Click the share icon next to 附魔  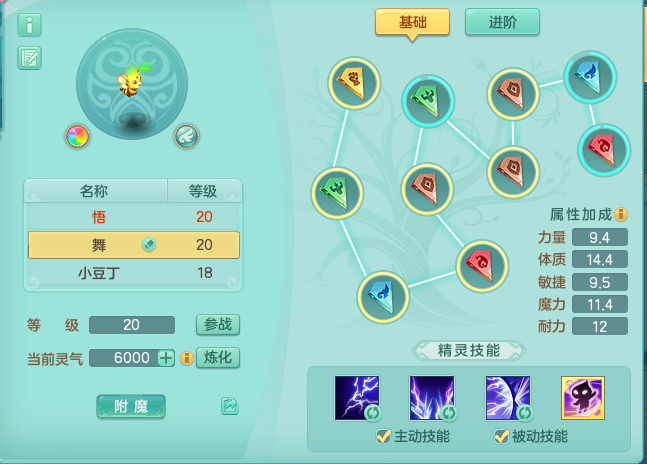point(230,406)
